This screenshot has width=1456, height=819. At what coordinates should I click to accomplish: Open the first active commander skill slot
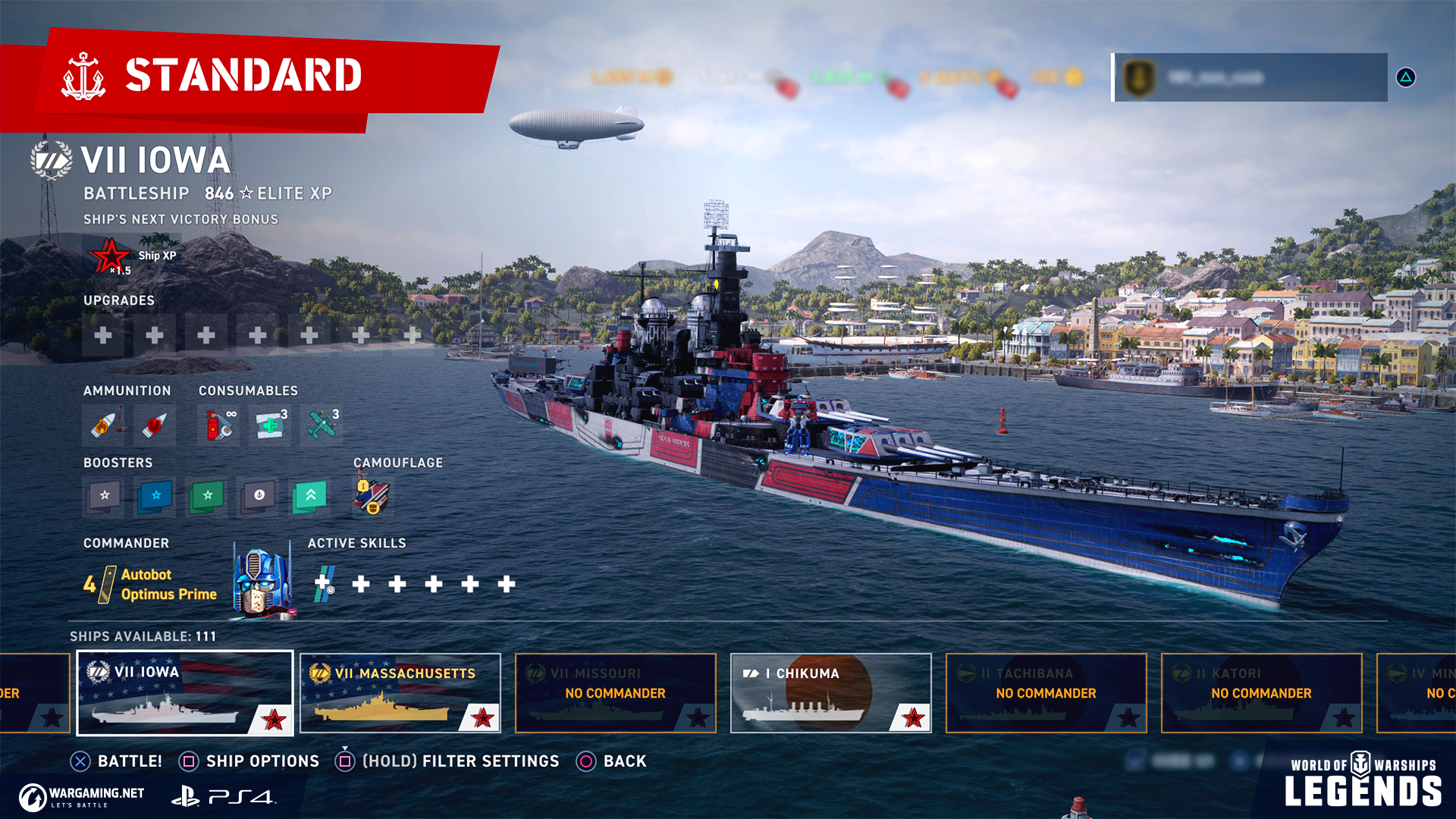pos(325,583)
